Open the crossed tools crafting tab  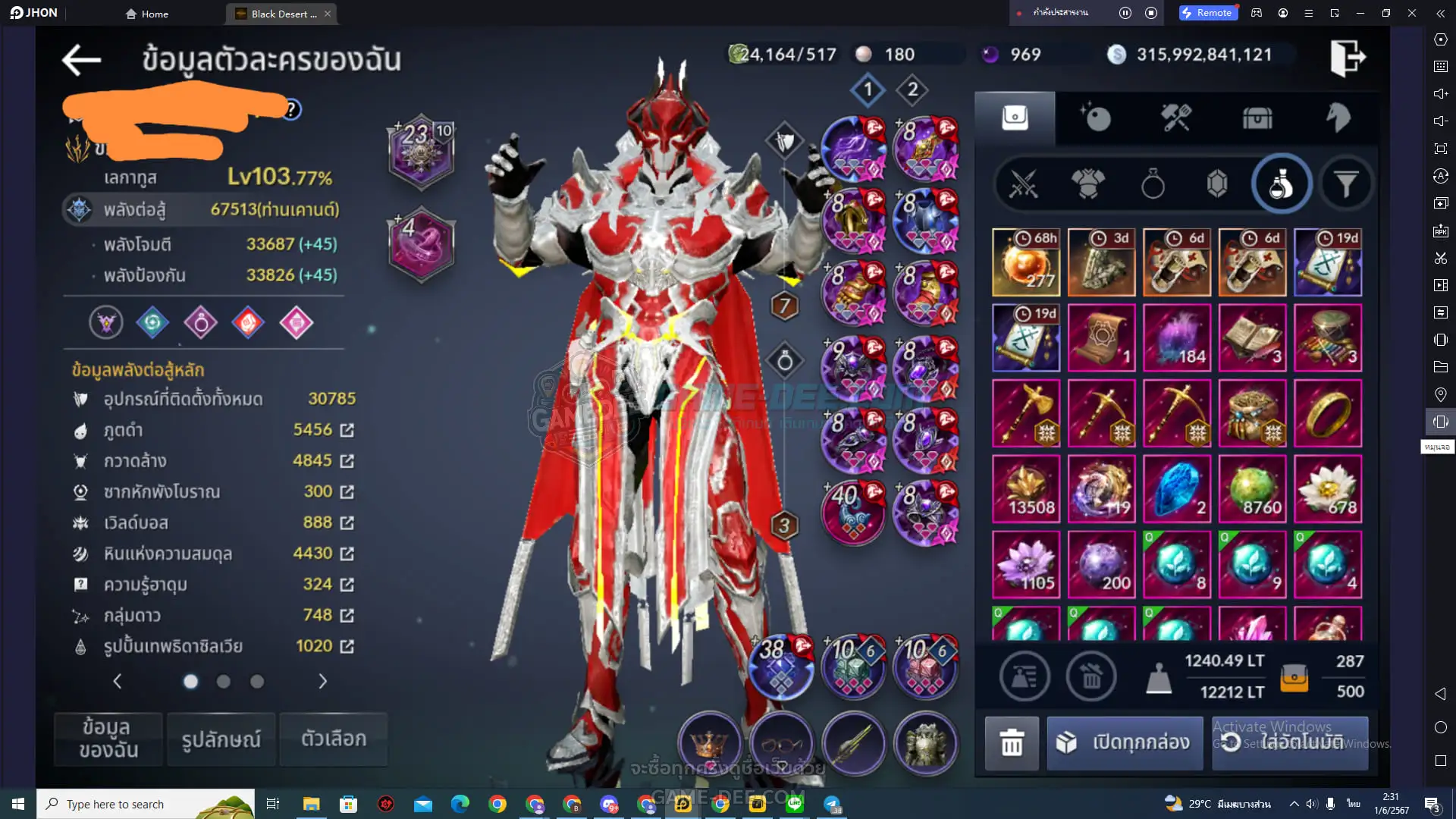(x=1176, y=118)
